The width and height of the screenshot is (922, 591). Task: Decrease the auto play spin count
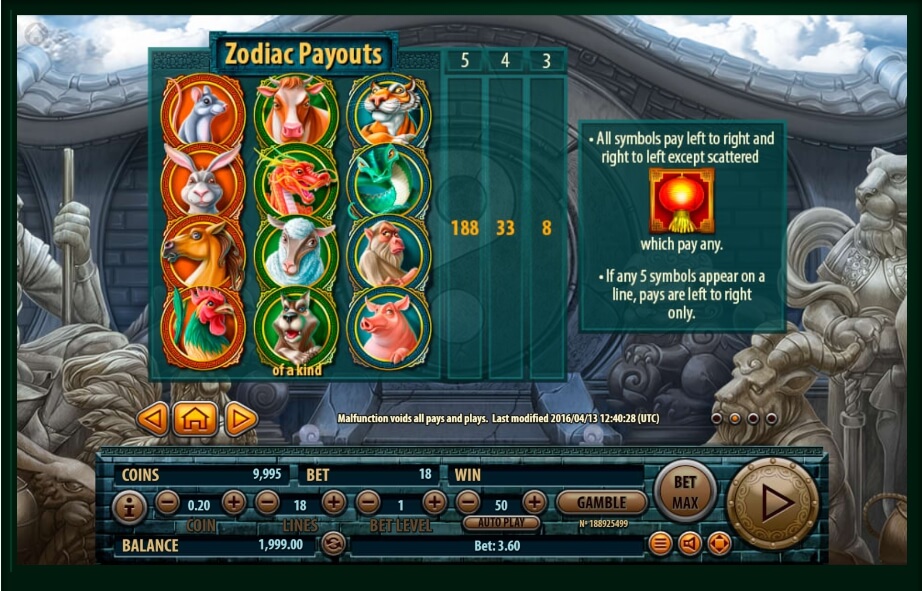point(468,502)
